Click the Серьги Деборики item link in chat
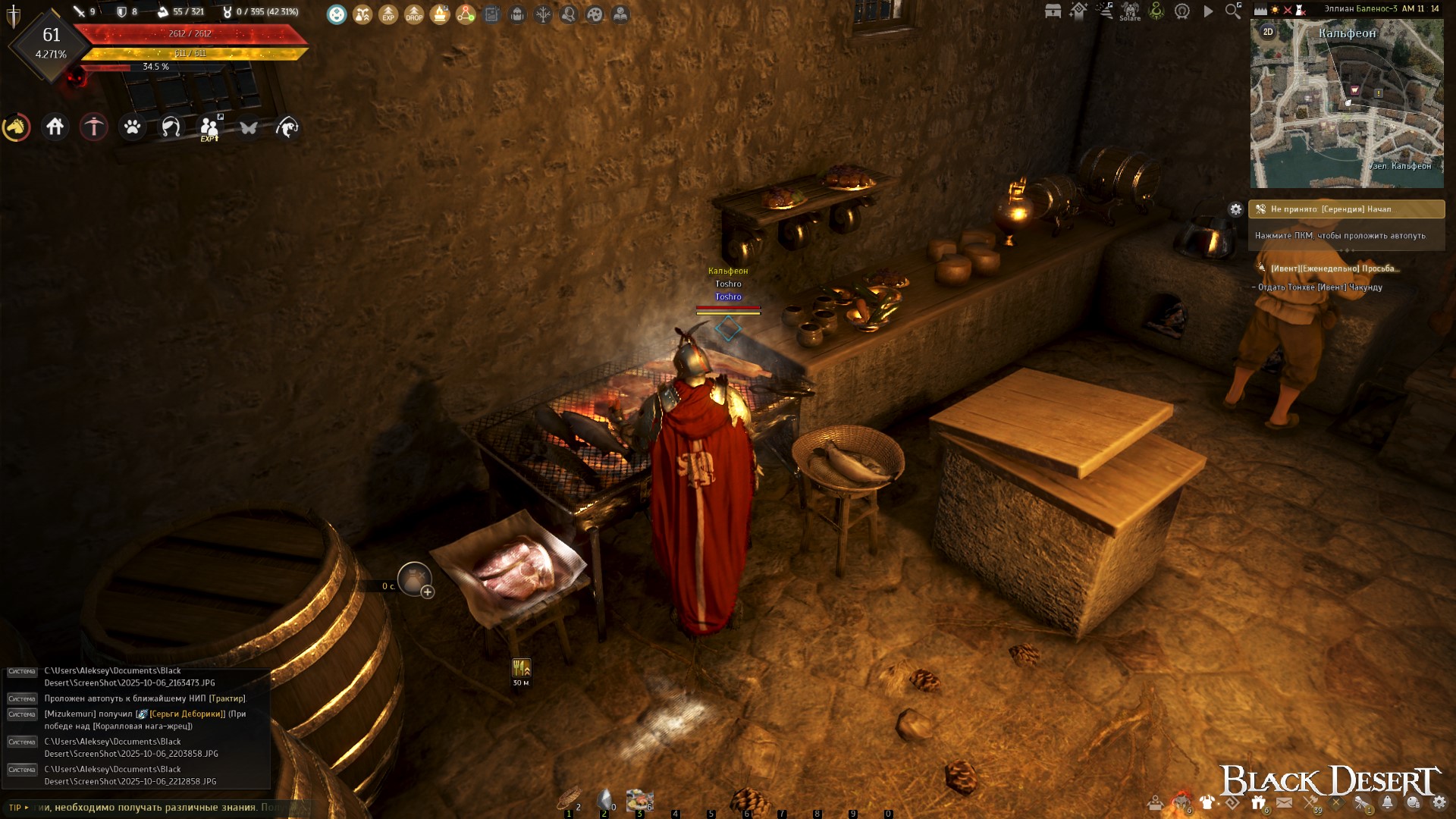Viewport: 1456px width, 819px height. (187, 714)
